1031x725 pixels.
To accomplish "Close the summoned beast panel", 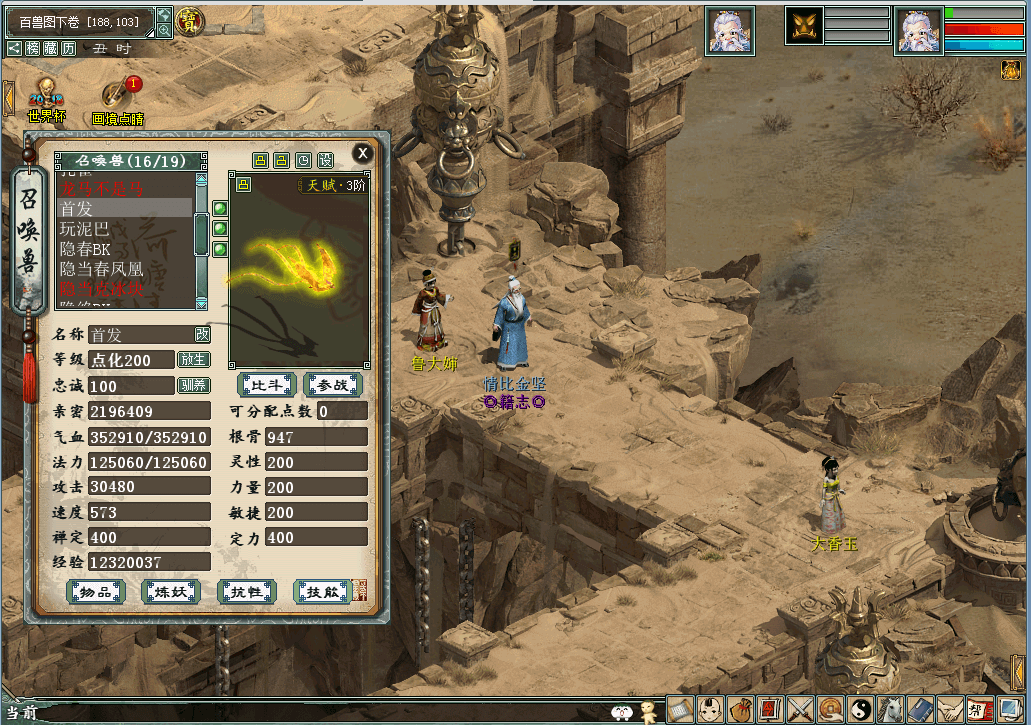I will point(362,153).
